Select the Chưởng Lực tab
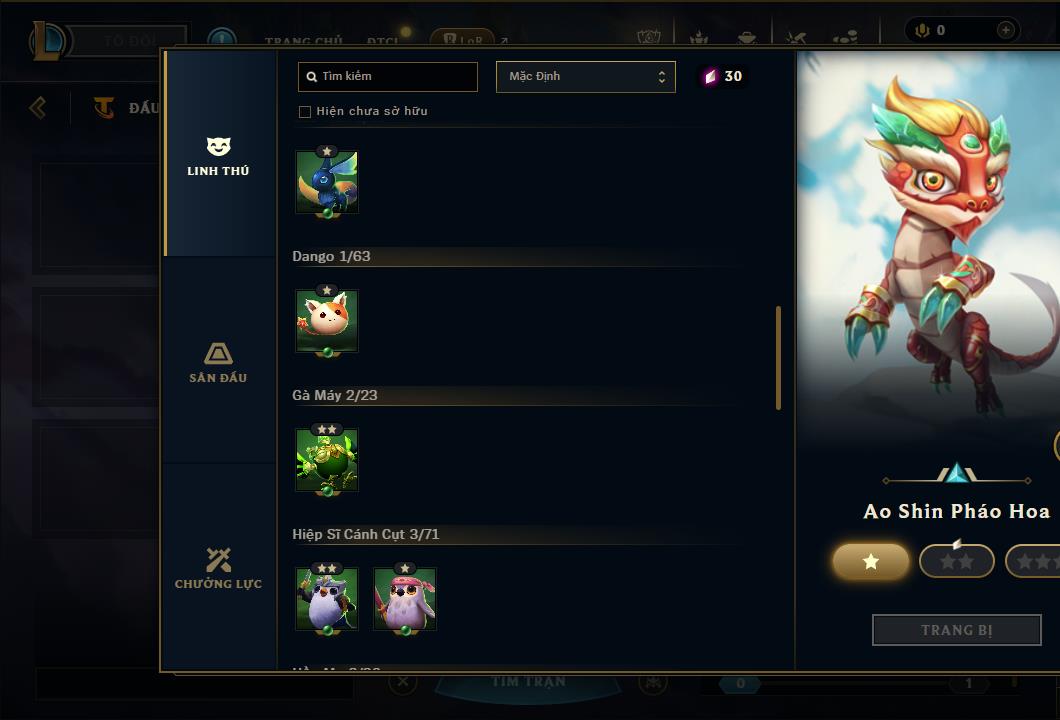The image size is (1060, 720). (x=218, y=568)
